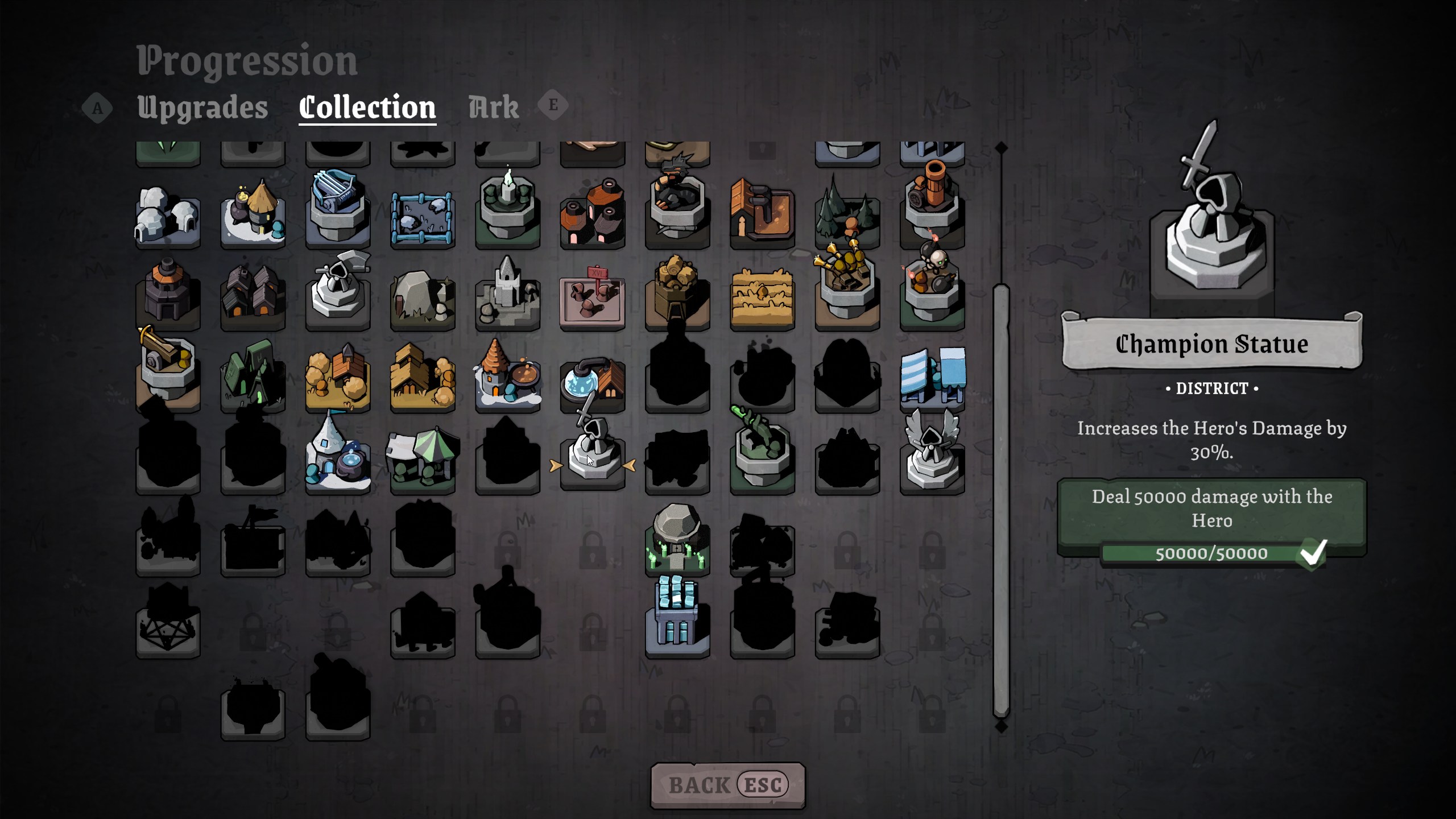1456x819 pixels.
Task: Select the pink windmill plot tile
Action: (x=592, y=300)
